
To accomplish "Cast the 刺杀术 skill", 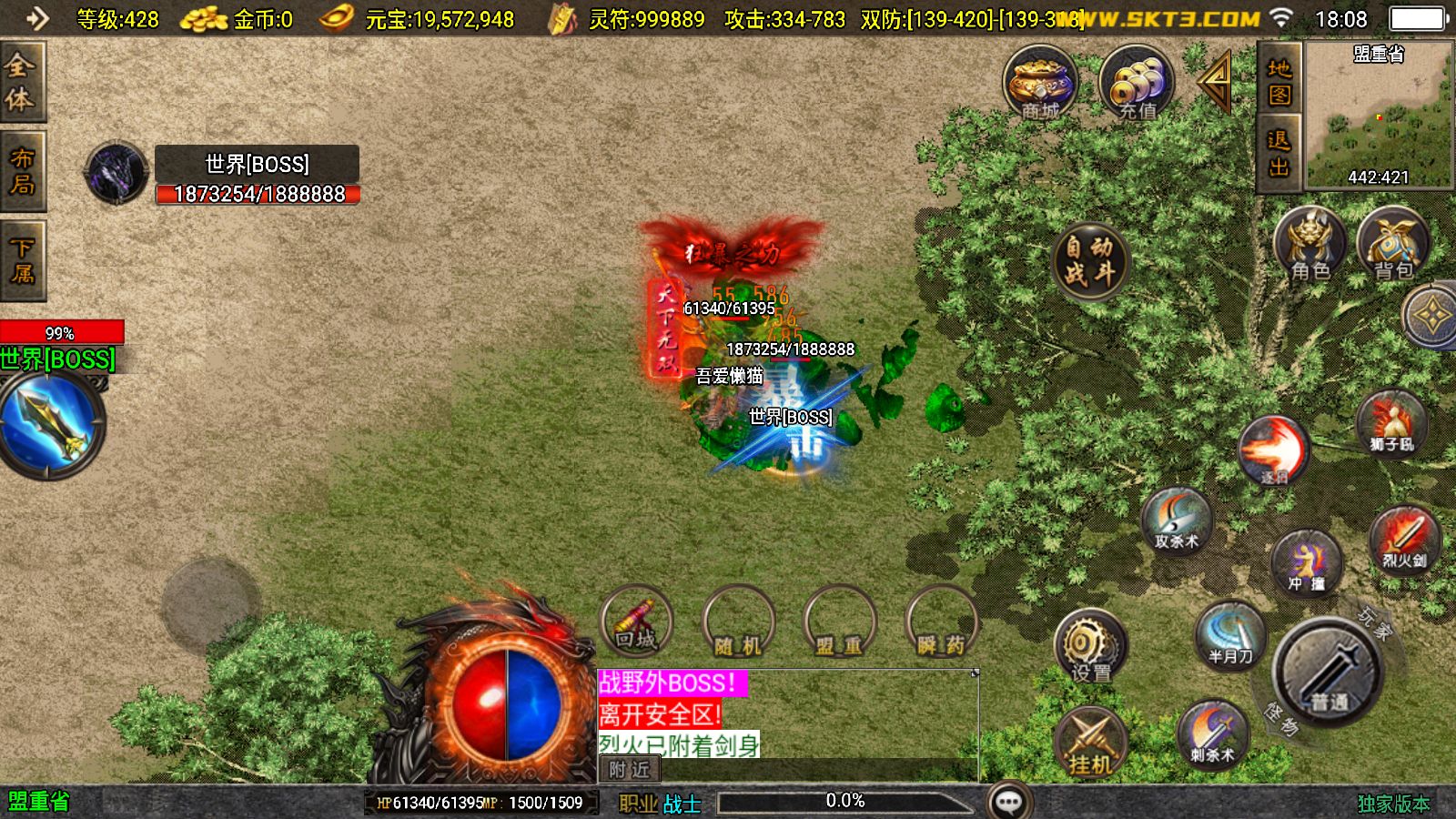I will point(1212,733).
